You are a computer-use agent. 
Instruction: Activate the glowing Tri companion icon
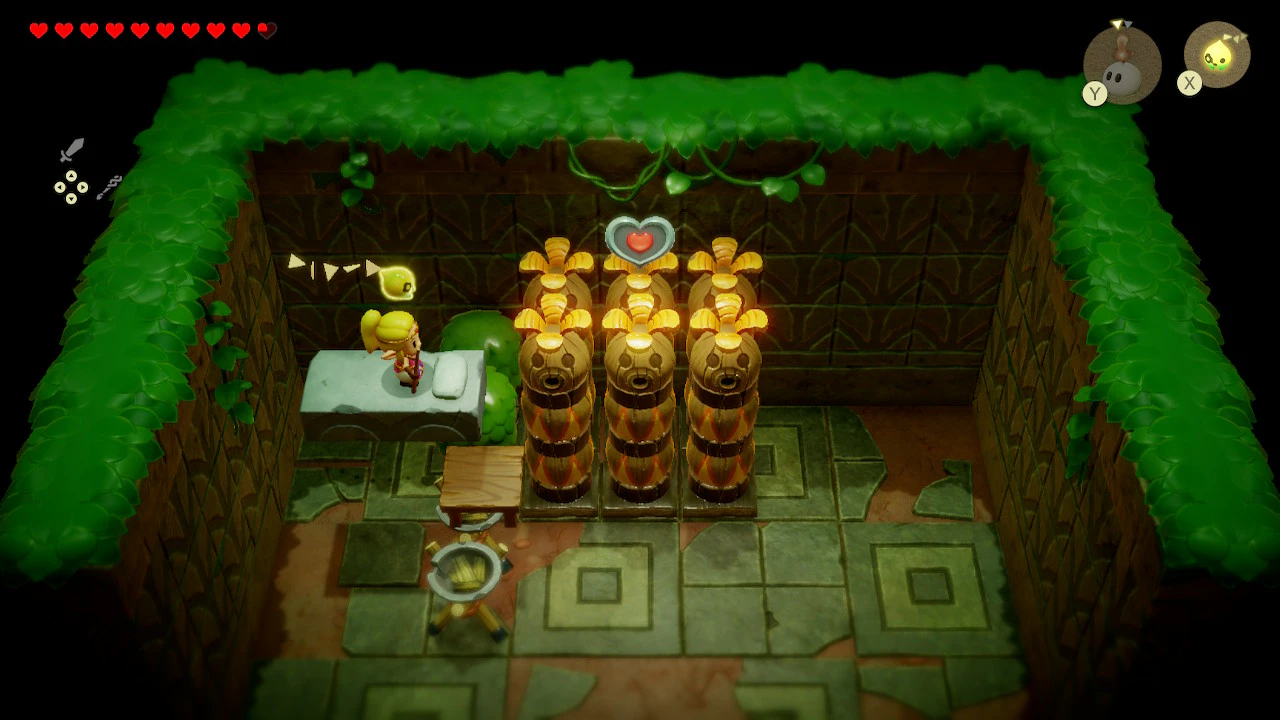click(x=1217, y=55)
